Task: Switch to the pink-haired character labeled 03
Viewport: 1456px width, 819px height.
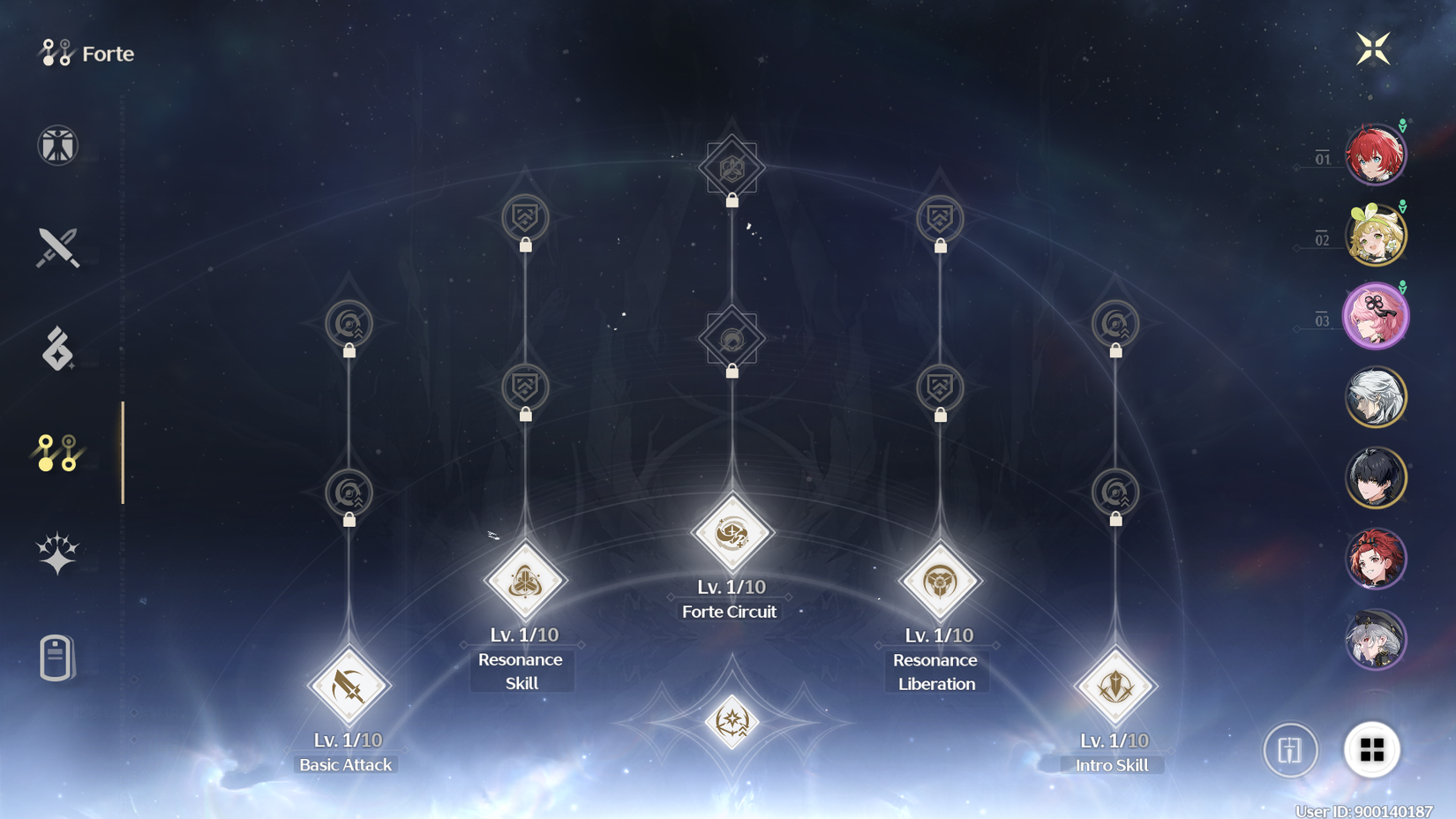Action: [x=1377, y=315]
